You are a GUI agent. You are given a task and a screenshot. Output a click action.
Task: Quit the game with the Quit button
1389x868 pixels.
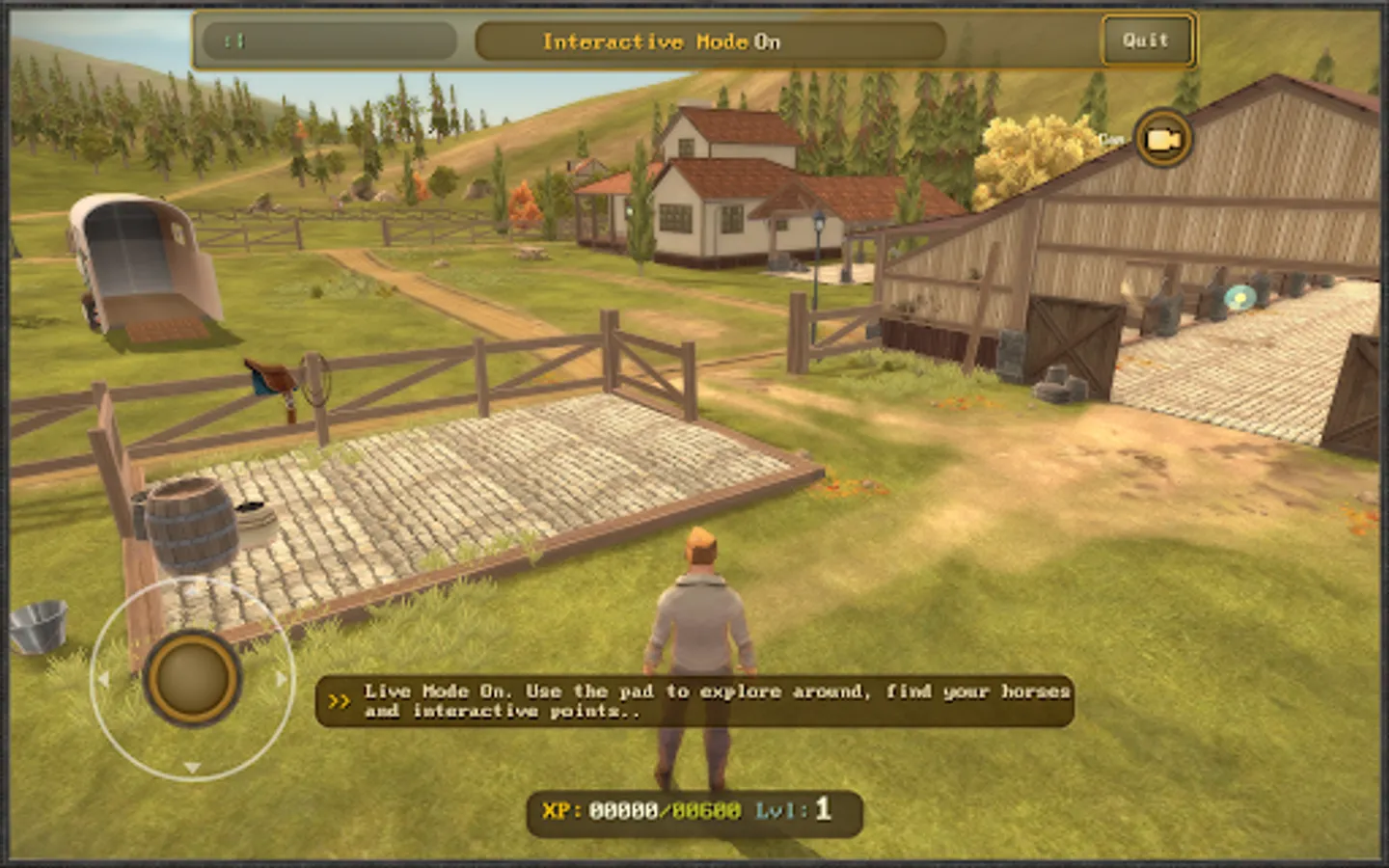coord(1146,41)
